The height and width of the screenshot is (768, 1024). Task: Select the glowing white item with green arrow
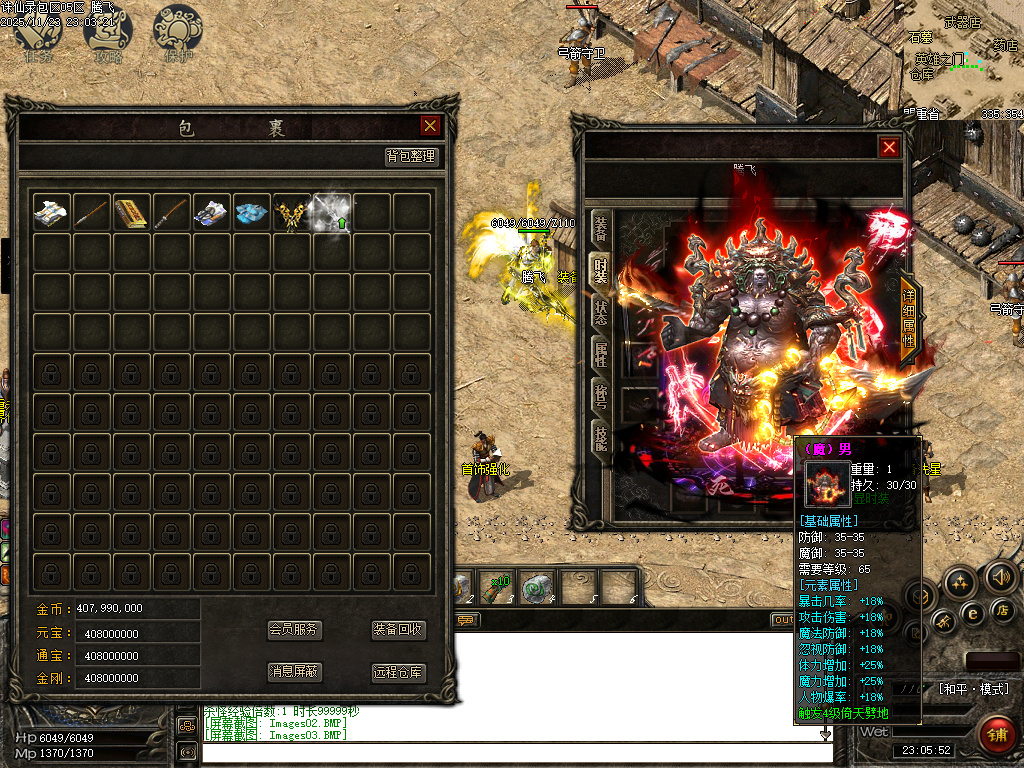[x=331, y=212]
